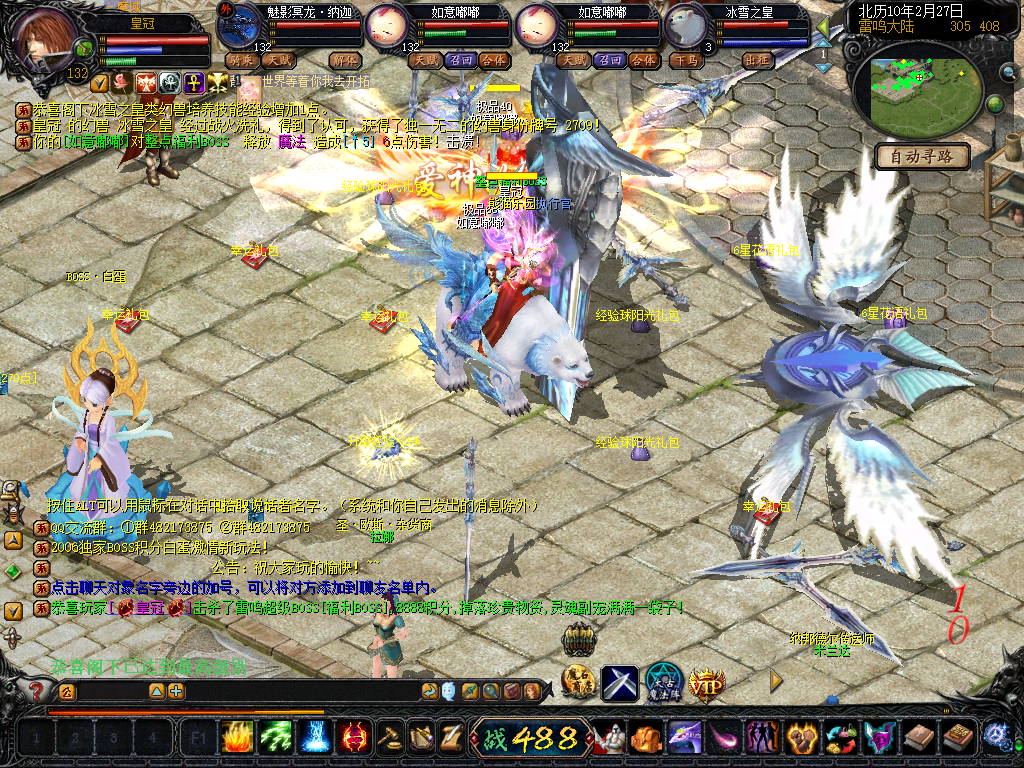Activate the flame skill in the hotbar
The image size is (1024, 768).
pyautogui.click(x=236, y=738)
